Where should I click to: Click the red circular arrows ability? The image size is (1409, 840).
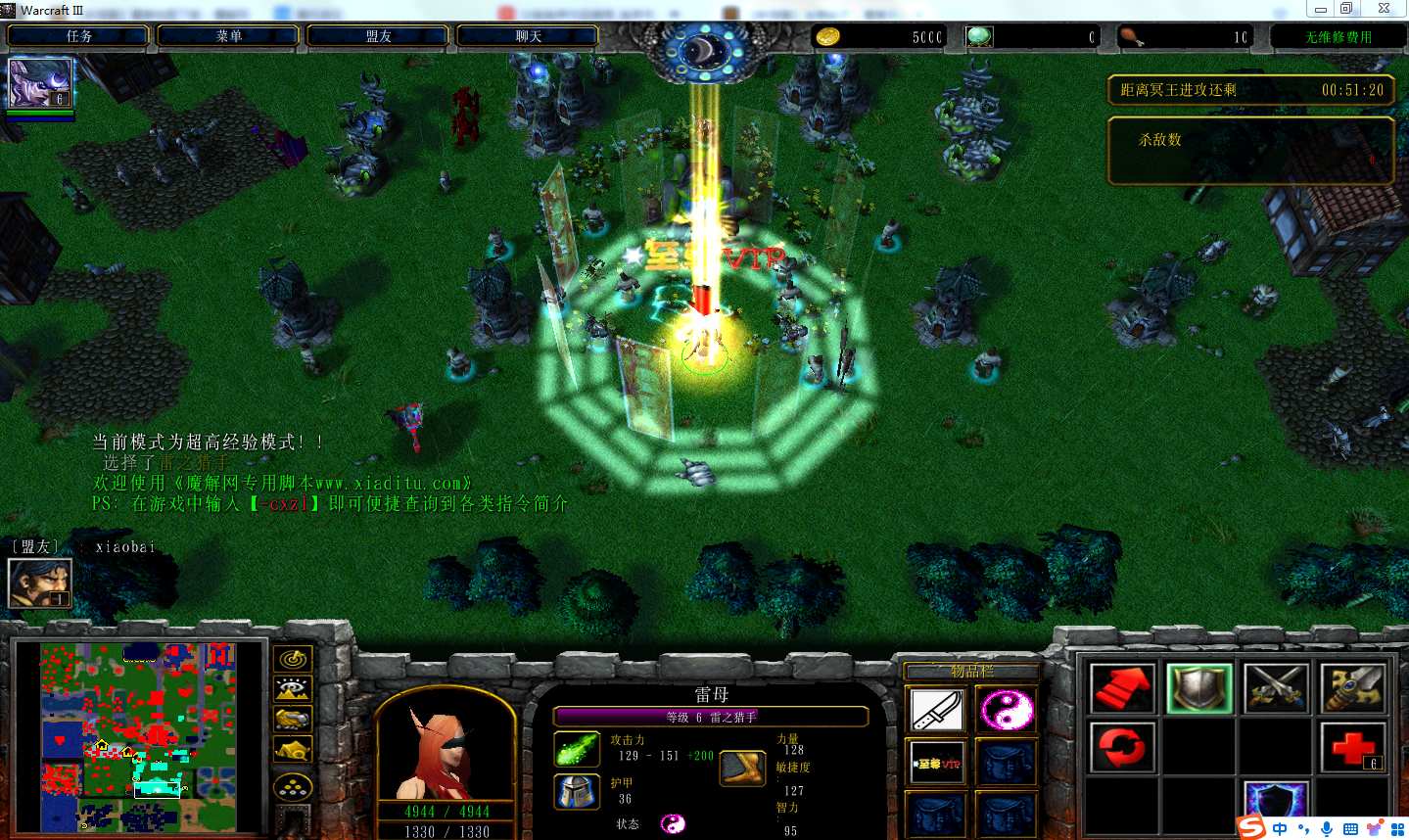[1122, 748]
